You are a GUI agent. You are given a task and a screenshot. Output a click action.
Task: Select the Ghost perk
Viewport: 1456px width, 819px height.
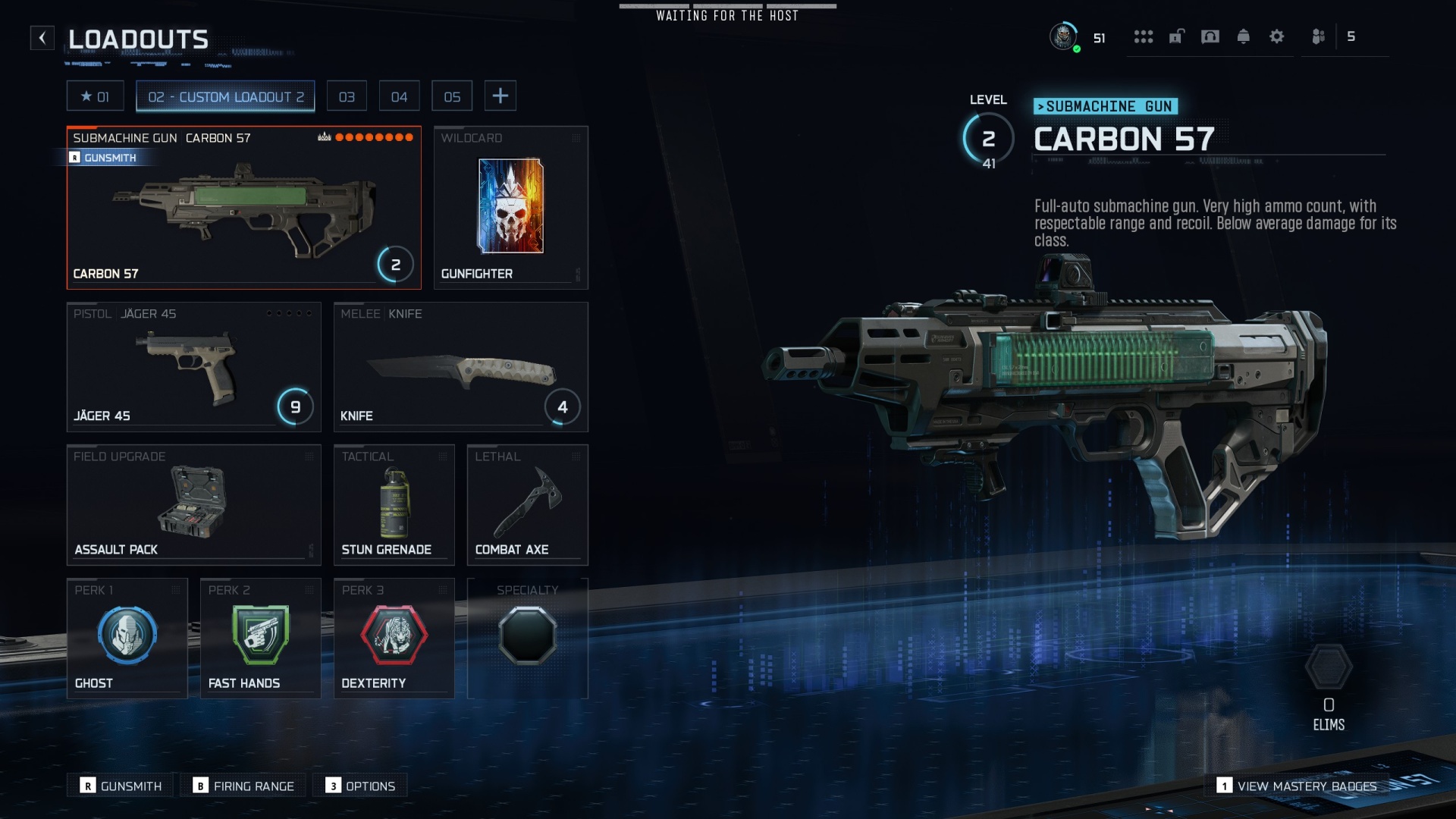[x=127, y=635]
